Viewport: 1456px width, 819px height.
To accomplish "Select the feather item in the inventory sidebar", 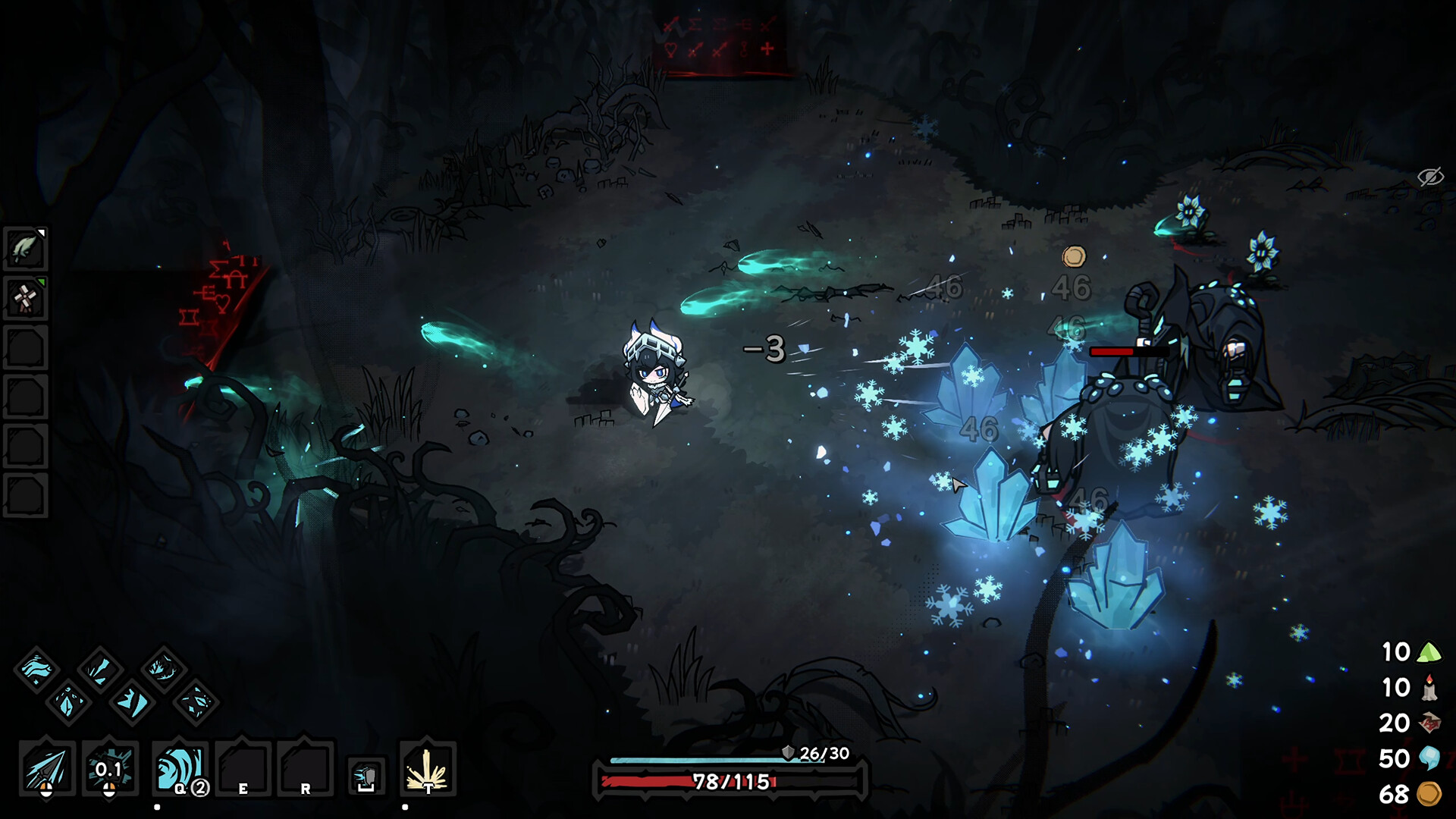I will [25, 246].
